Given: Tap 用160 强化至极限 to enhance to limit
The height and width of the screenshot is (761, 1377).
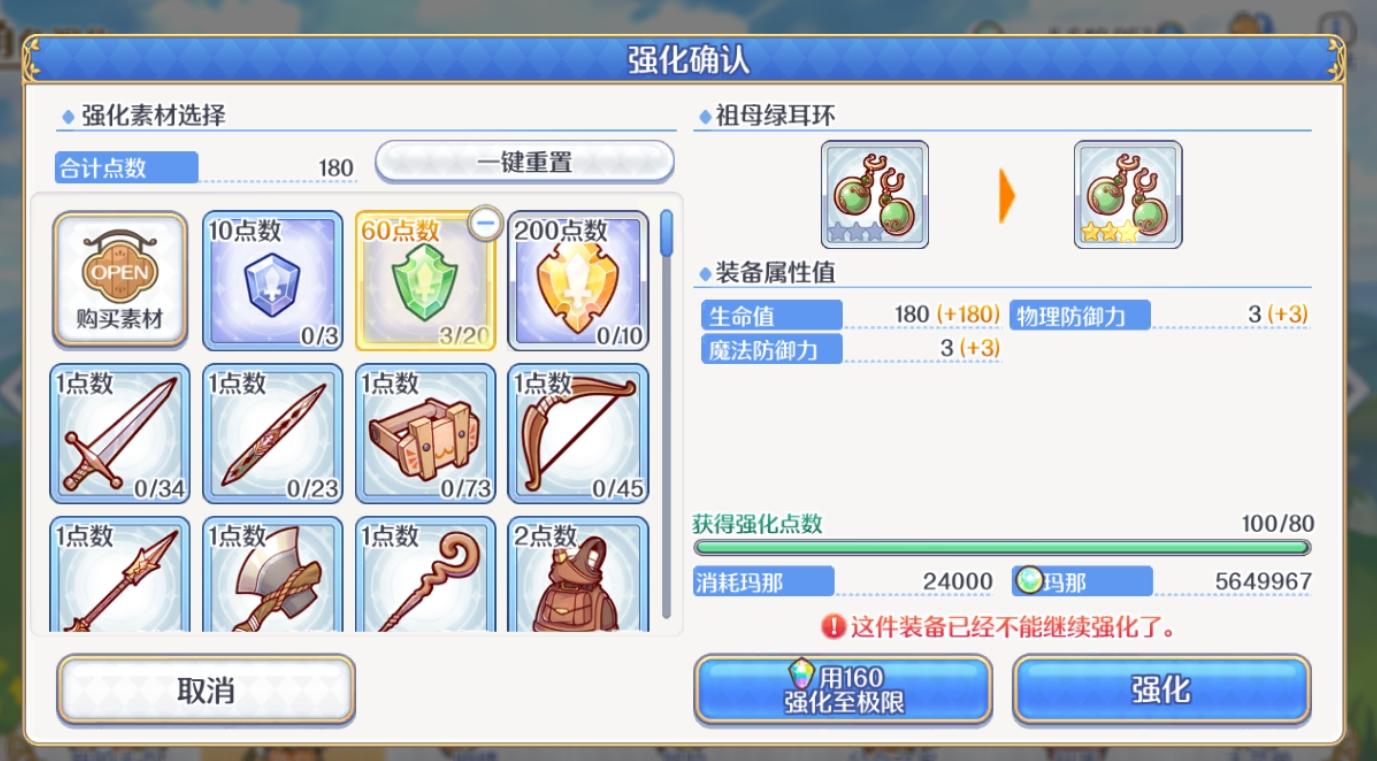Looking at the screenshot, I should click(x=840, y=688).
